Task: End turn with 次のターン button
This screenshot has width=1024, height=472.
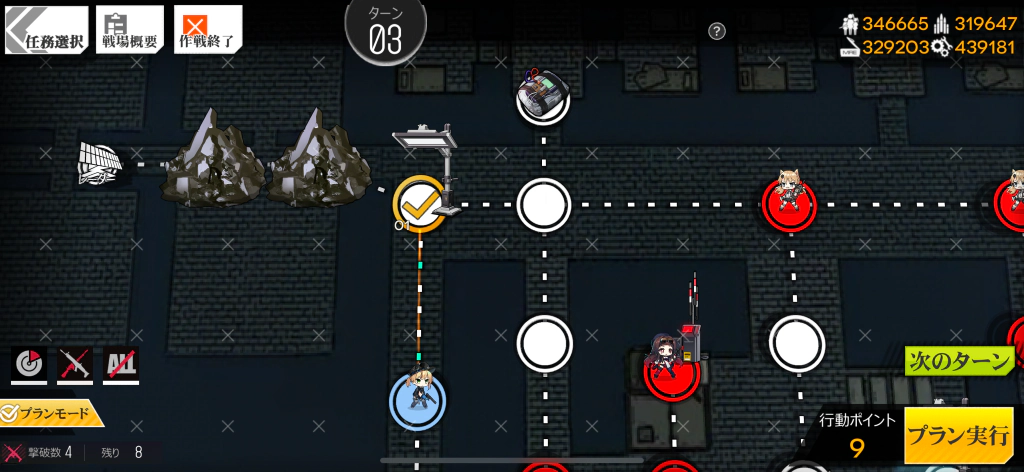Action: [959, 360]
